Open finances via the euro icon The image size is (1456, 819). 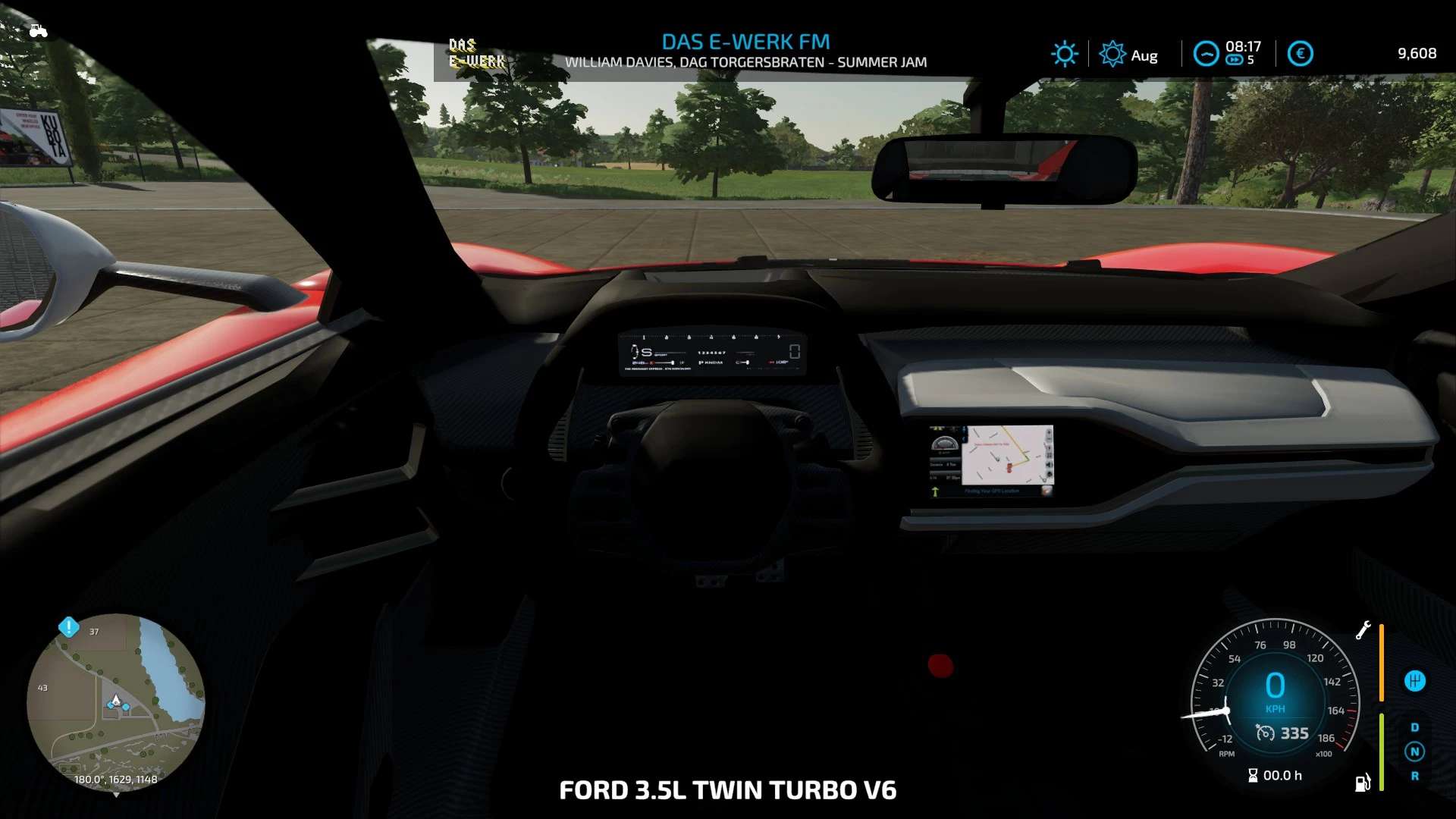pos(1300,54)
